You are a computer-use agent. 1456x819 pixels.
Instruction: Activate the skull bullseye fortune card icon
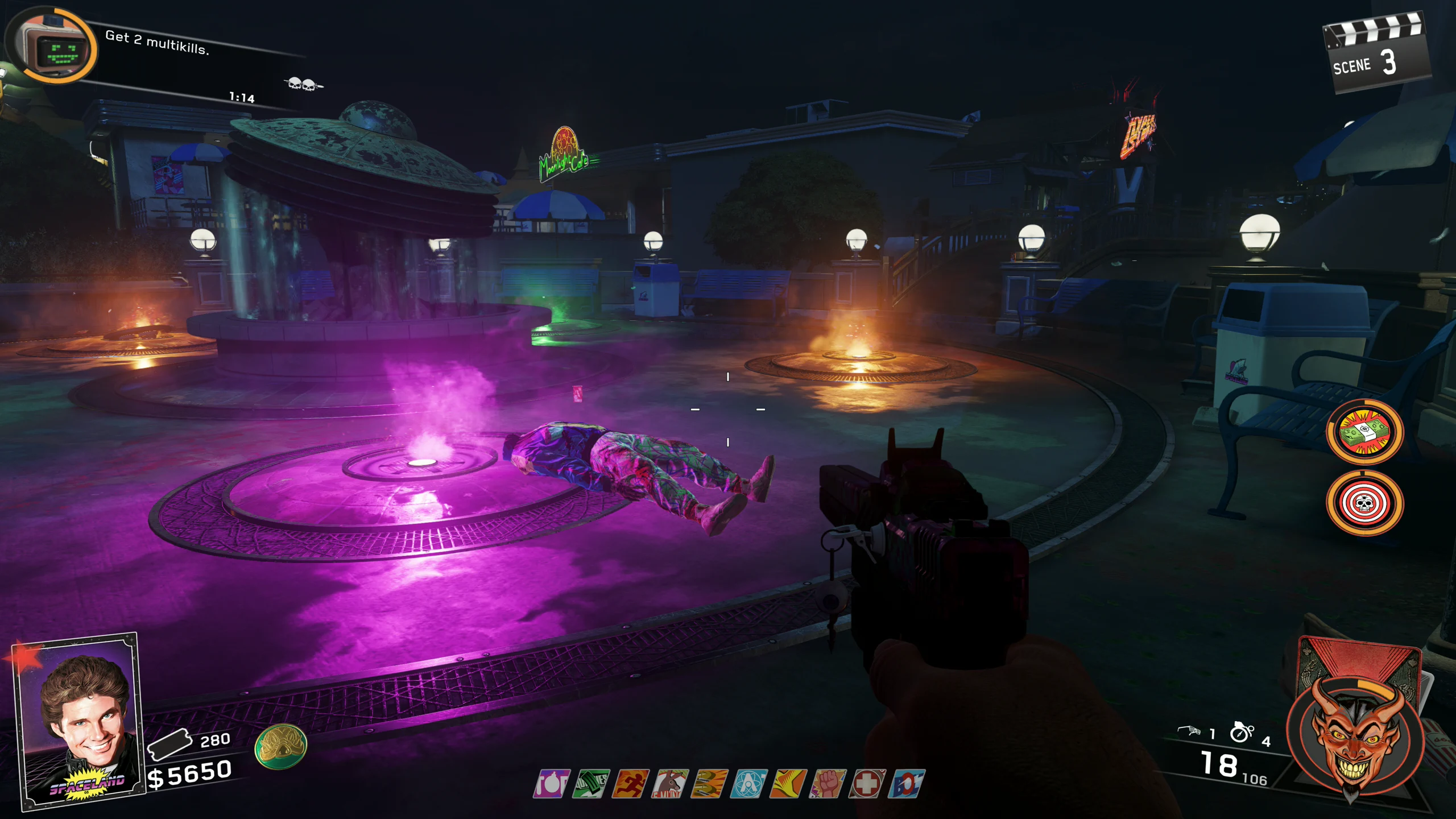click(x=1364, y=503)
